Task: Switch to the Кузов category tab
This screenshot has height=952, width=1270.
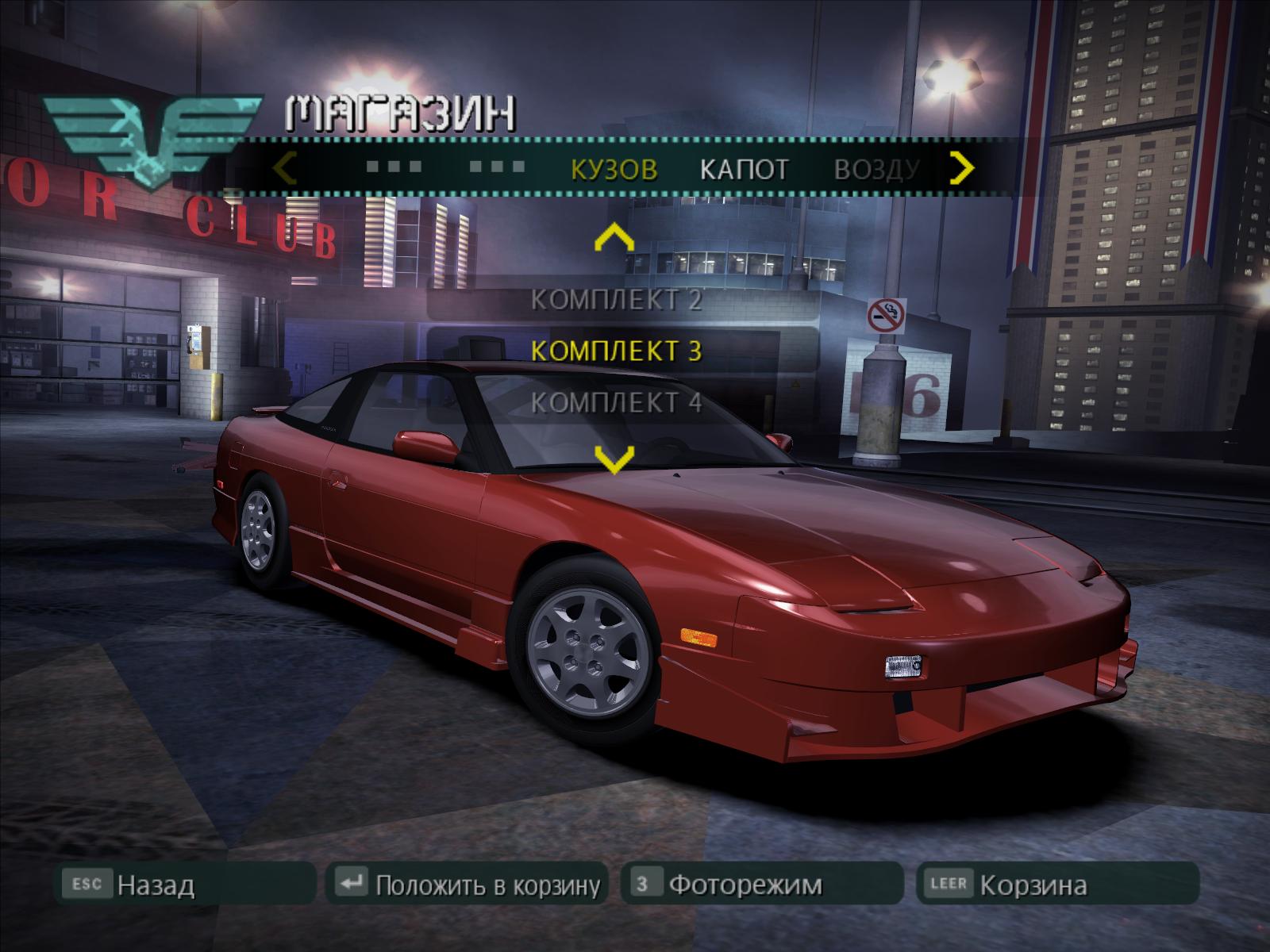Action: 614,169
